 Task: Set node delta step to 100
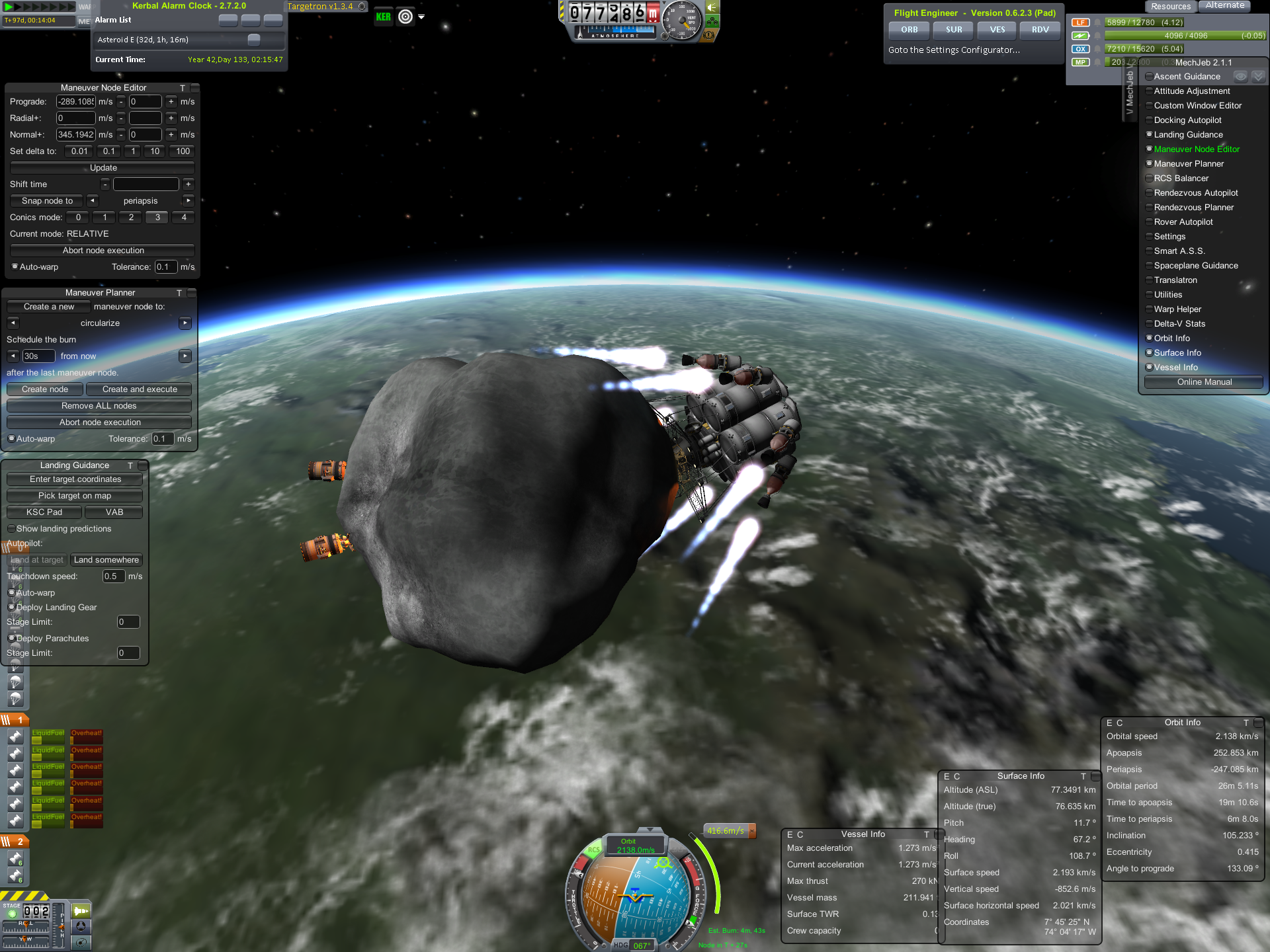point(183,151)
